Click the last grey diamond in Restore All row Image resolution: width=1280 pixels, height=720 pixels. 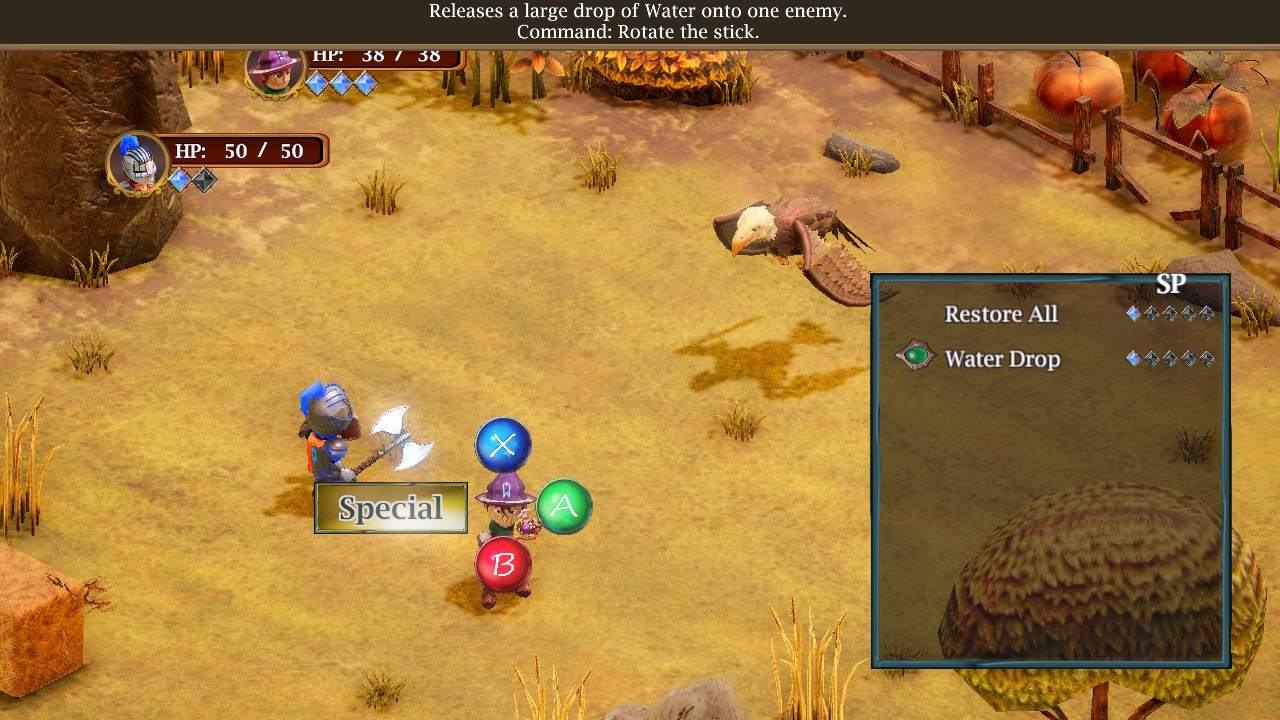[x=1207, y=314]
